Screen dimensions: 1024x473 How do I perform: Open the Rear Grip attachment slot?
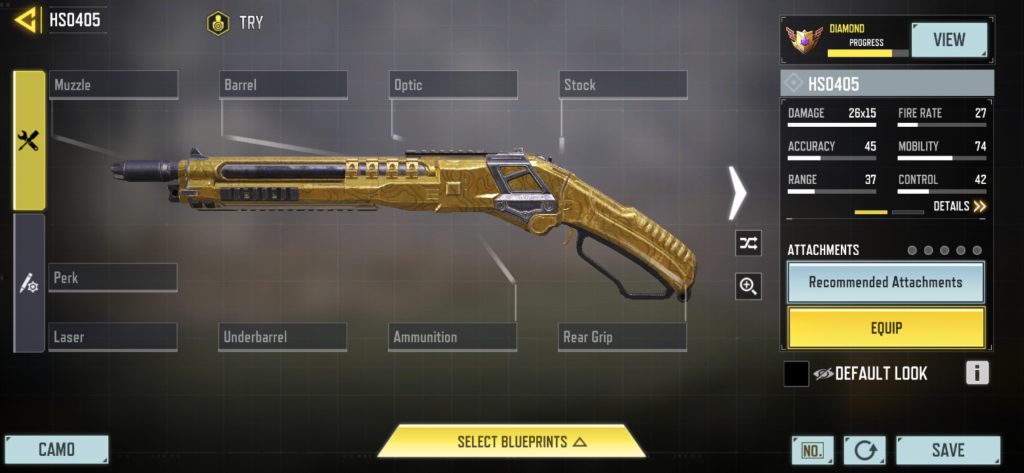[x=622, y=337]
